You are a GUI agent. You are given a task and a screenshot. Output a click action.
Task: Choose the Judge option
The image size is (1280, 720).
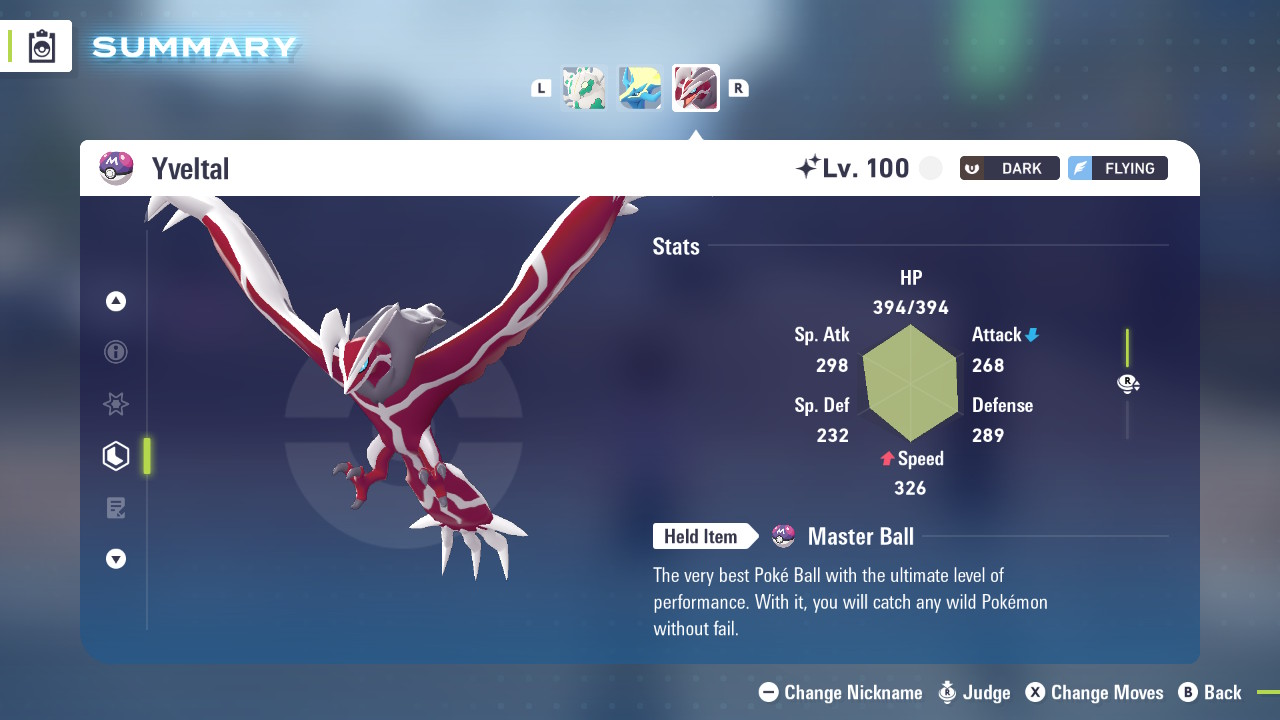click(x=975, y=692)
